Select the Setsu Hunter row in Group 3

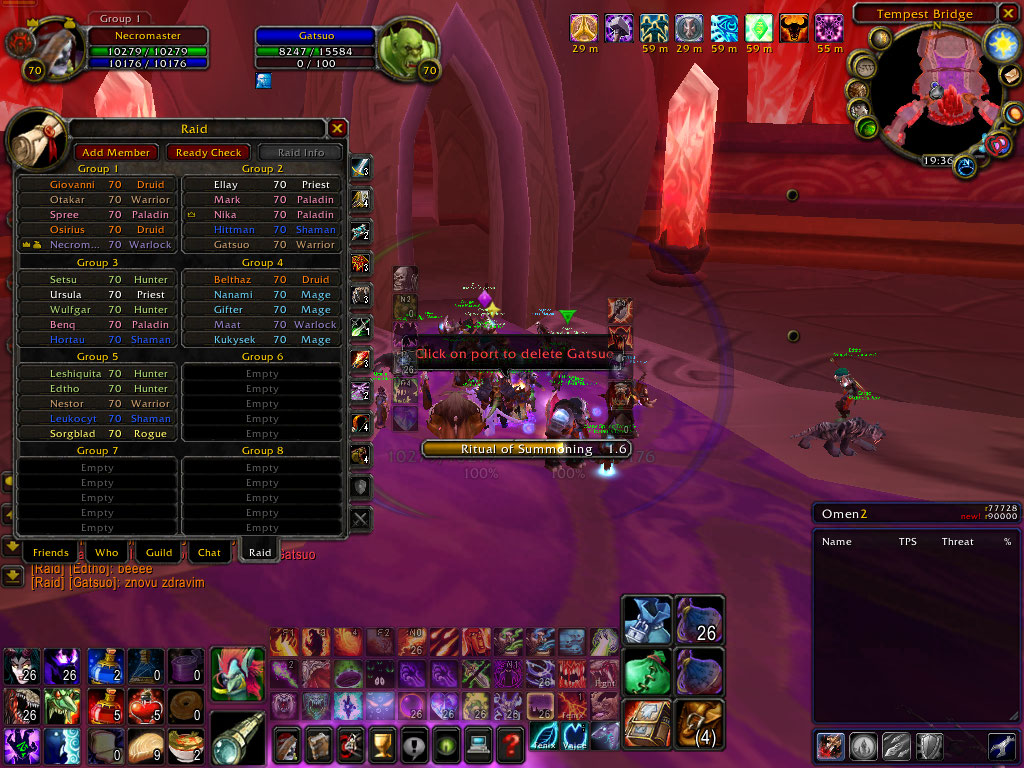pyautogui.click(x=97, y=279)
